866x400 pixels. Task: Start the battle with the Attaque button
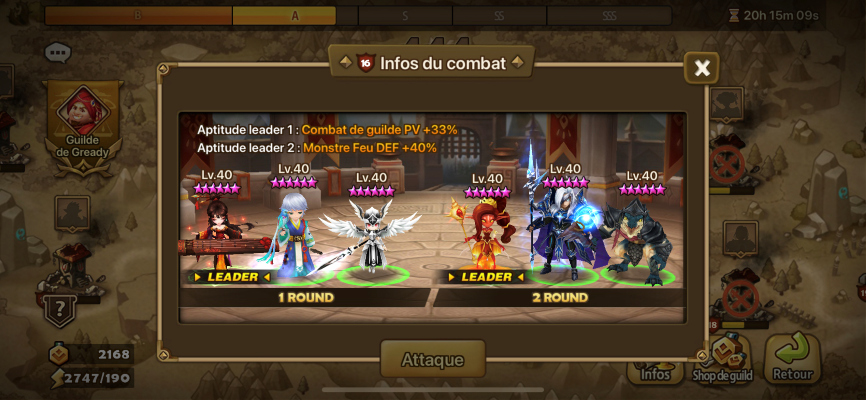click(x=432, y=359)
